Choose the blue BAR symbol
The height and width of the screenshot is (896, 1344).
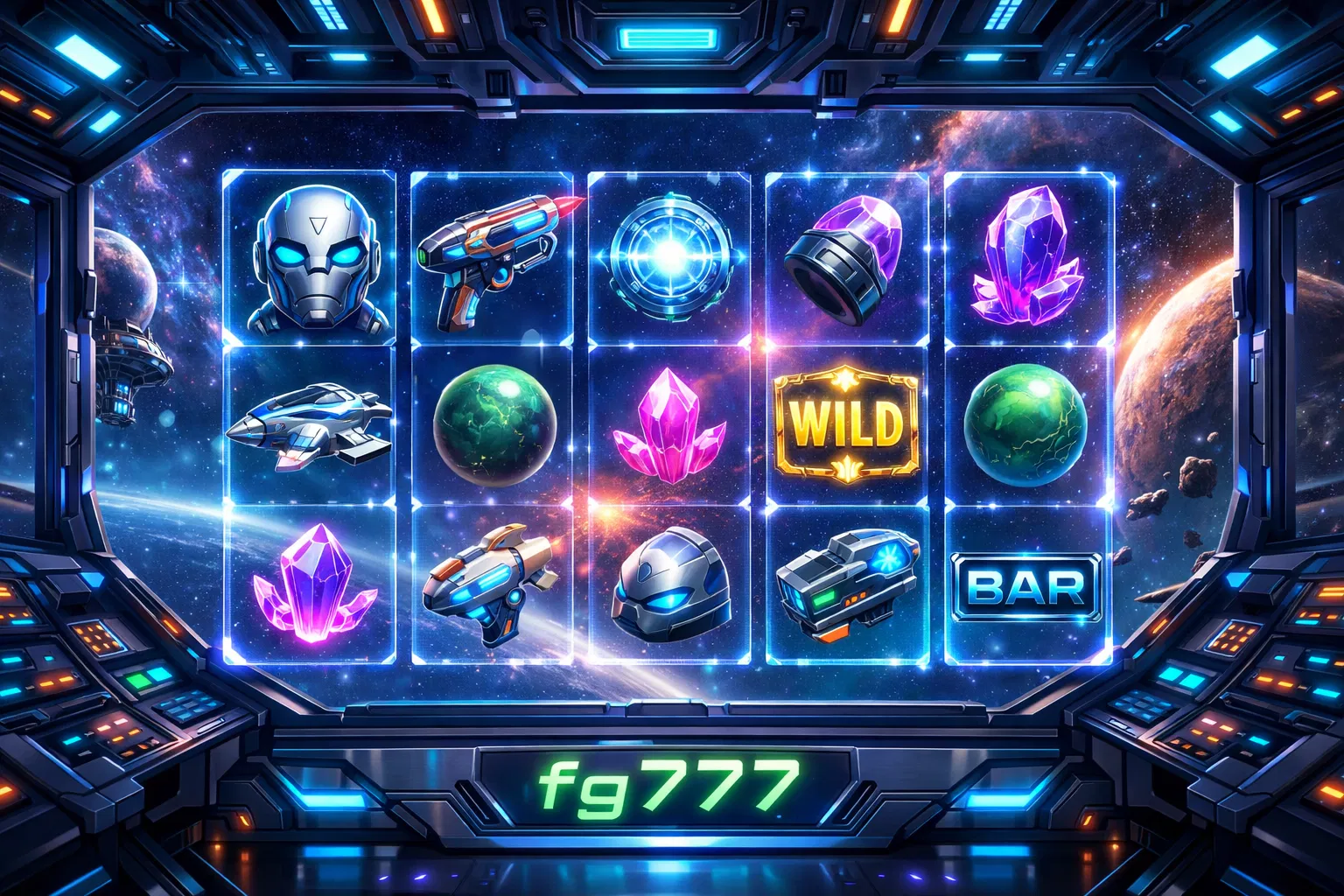click(1027, 586)
